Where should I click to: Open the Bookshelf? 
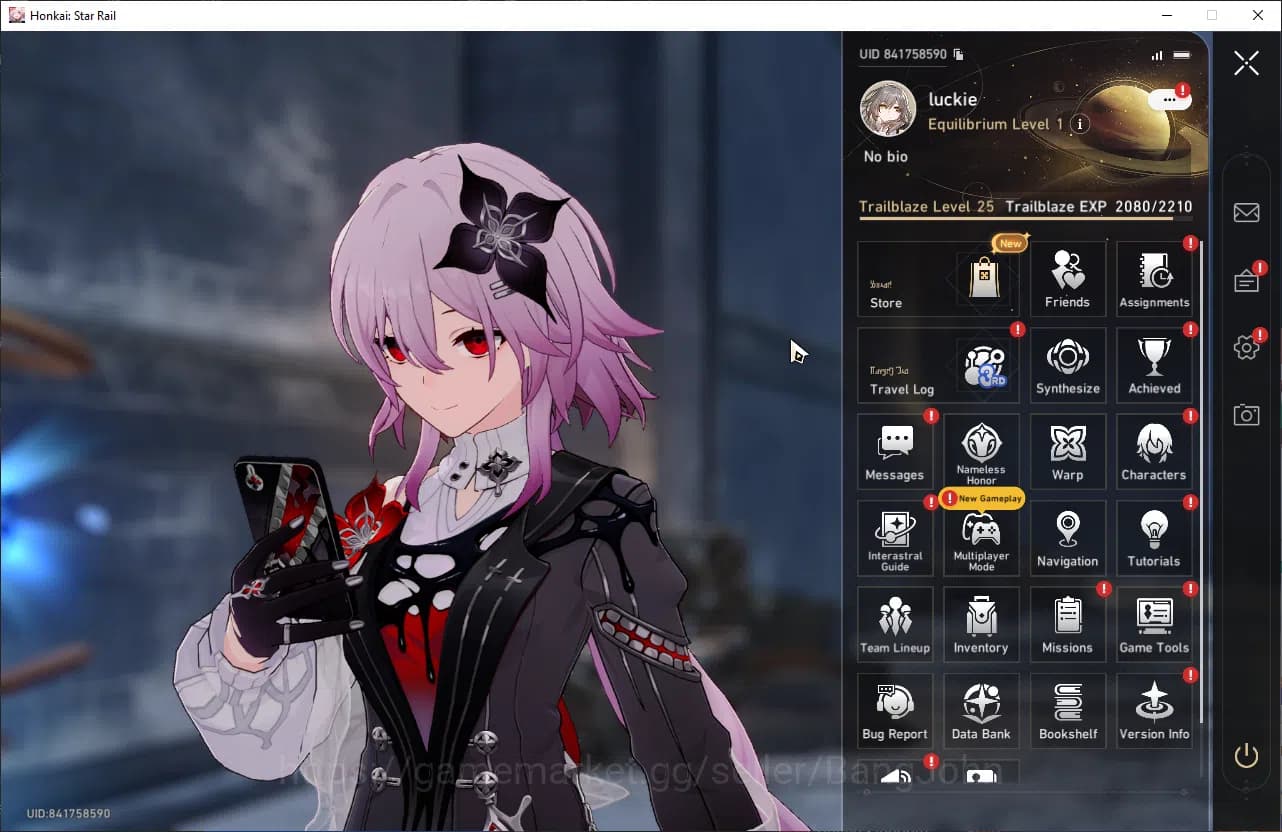pos(1067,710)
